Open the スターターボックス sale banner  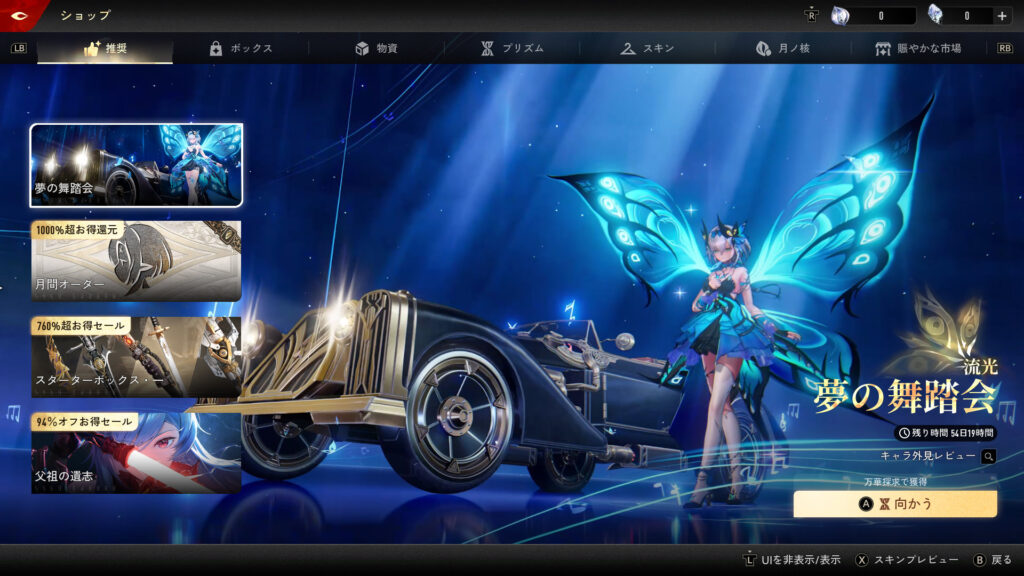tap(136, 357)
